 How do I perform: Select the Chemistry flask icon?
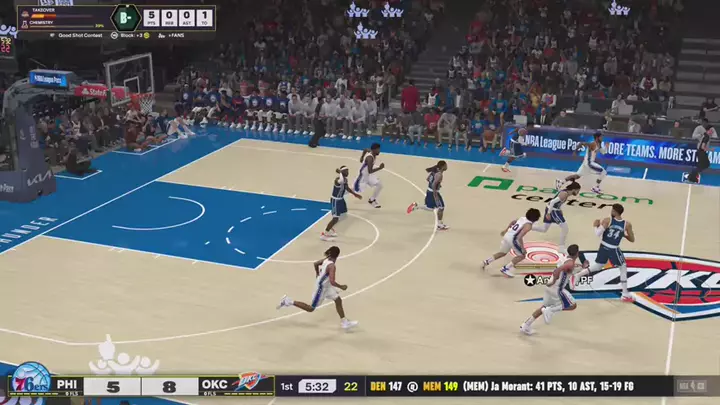point(26,25)
